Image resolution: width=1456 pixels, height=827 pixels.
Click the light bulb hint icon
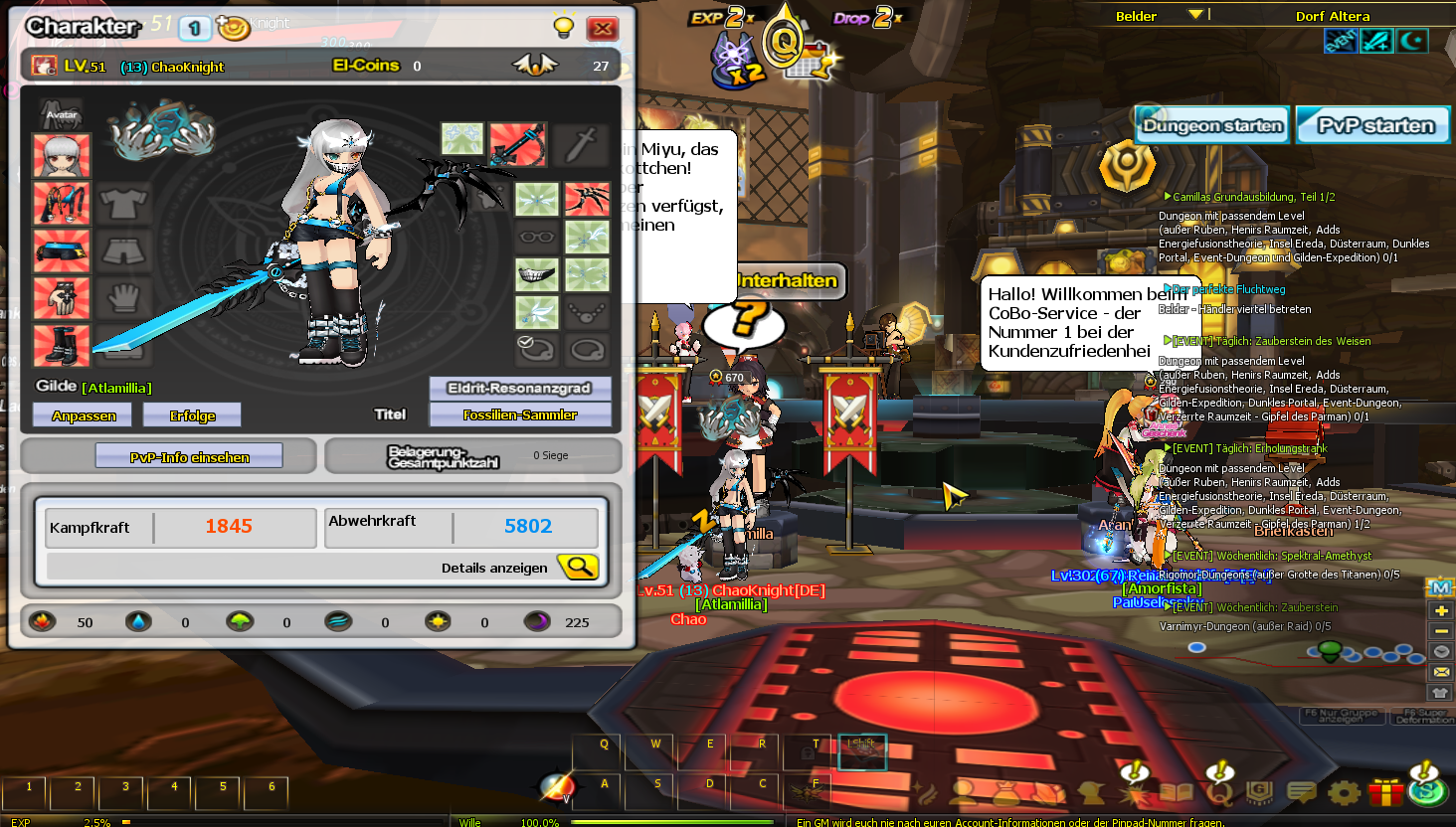click(x=563, y=27)
